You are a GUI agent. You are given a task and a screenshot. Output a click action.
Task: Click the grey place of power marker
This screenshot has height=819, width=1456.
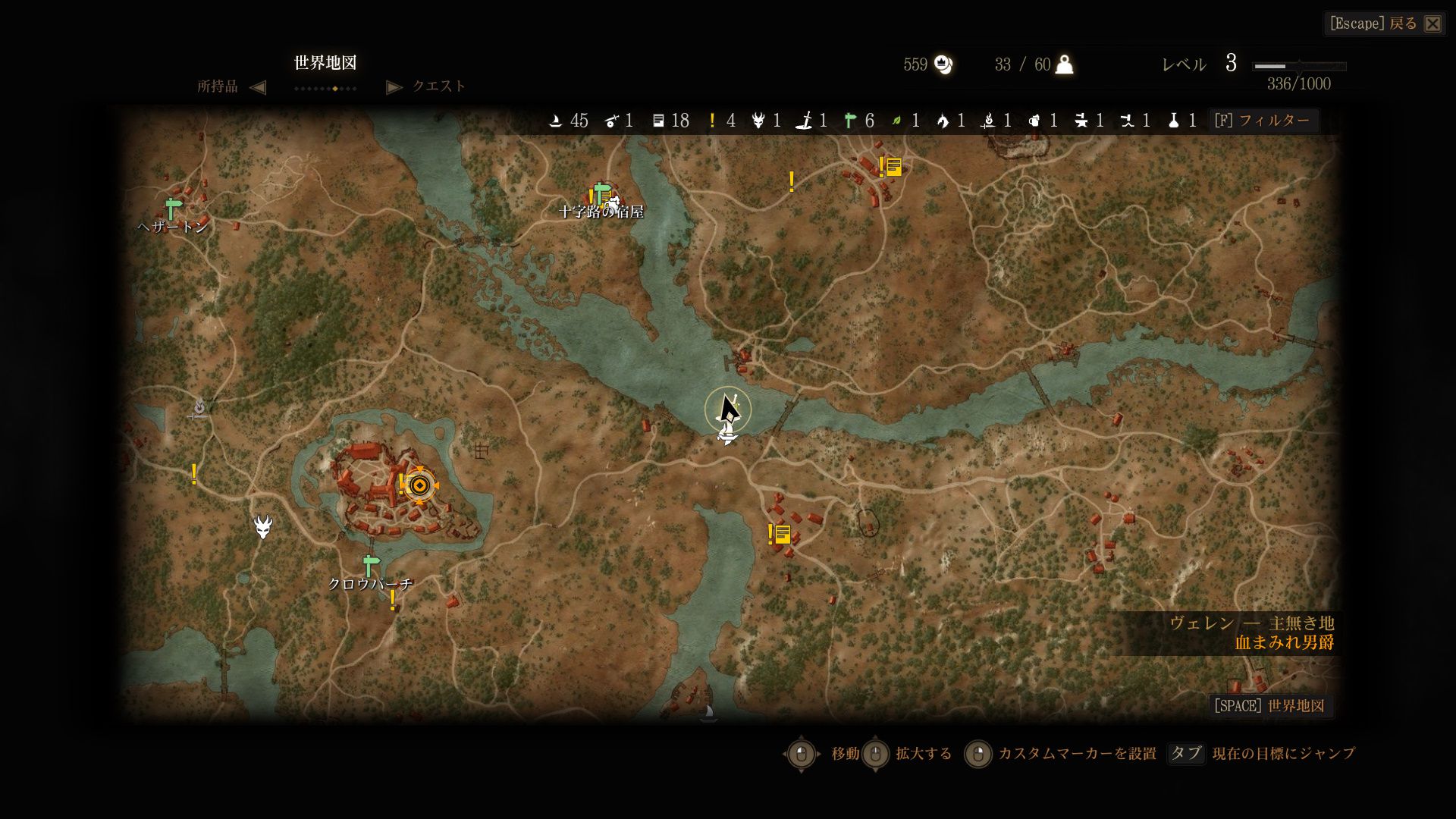coord(199,409)
